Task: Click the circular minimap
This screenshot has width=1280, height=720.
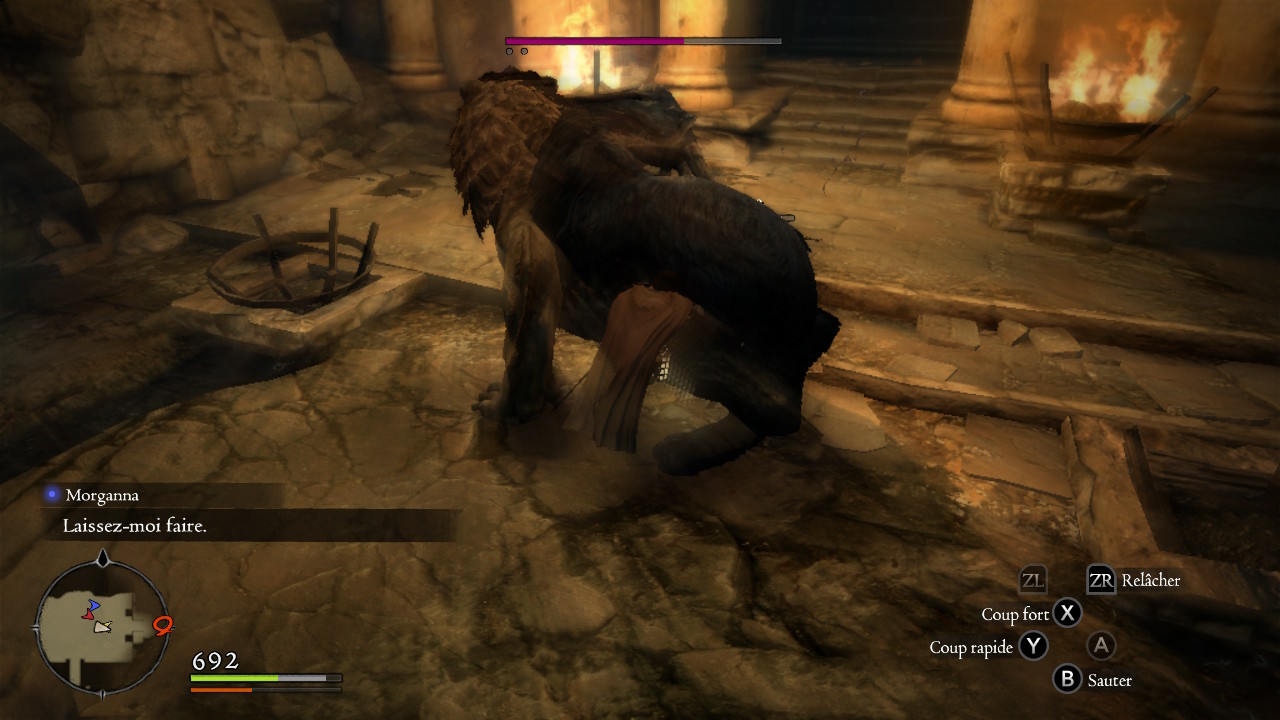Action: (x=102, y=626)
